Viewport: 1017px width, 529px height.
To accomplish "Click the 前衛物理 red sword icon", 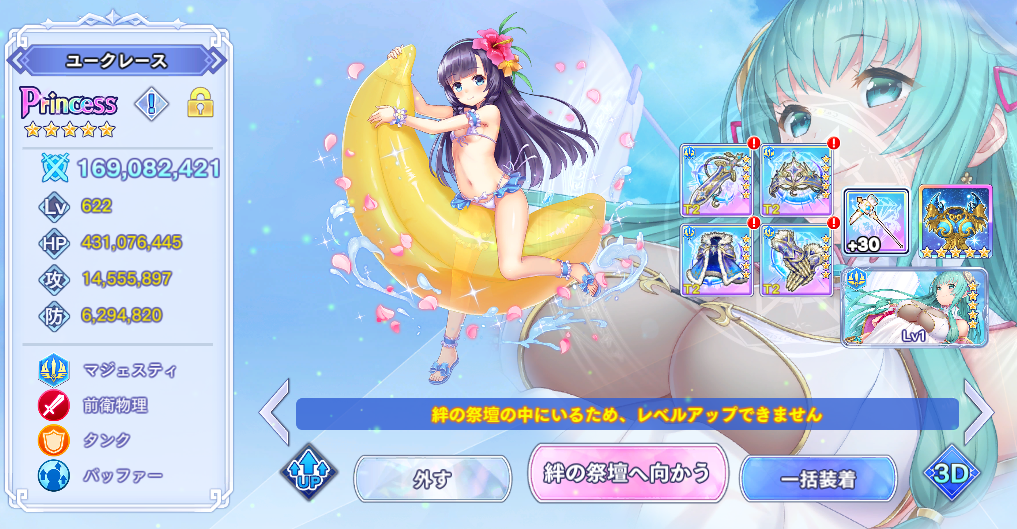I will [53, 405].
